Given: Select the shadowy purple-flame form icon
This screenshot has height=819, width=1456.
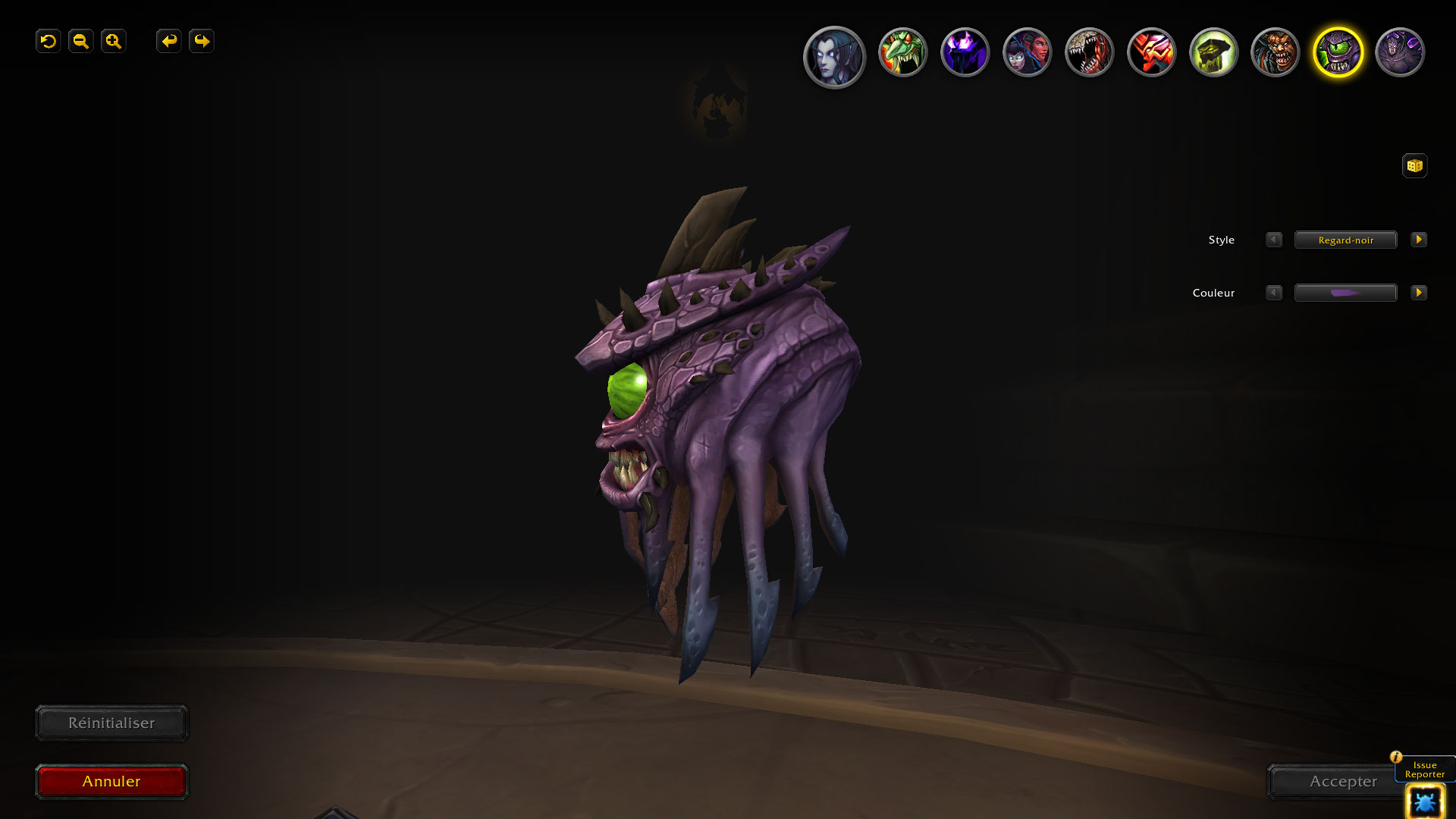Looking at the screenshot, I should coord(965,52).
